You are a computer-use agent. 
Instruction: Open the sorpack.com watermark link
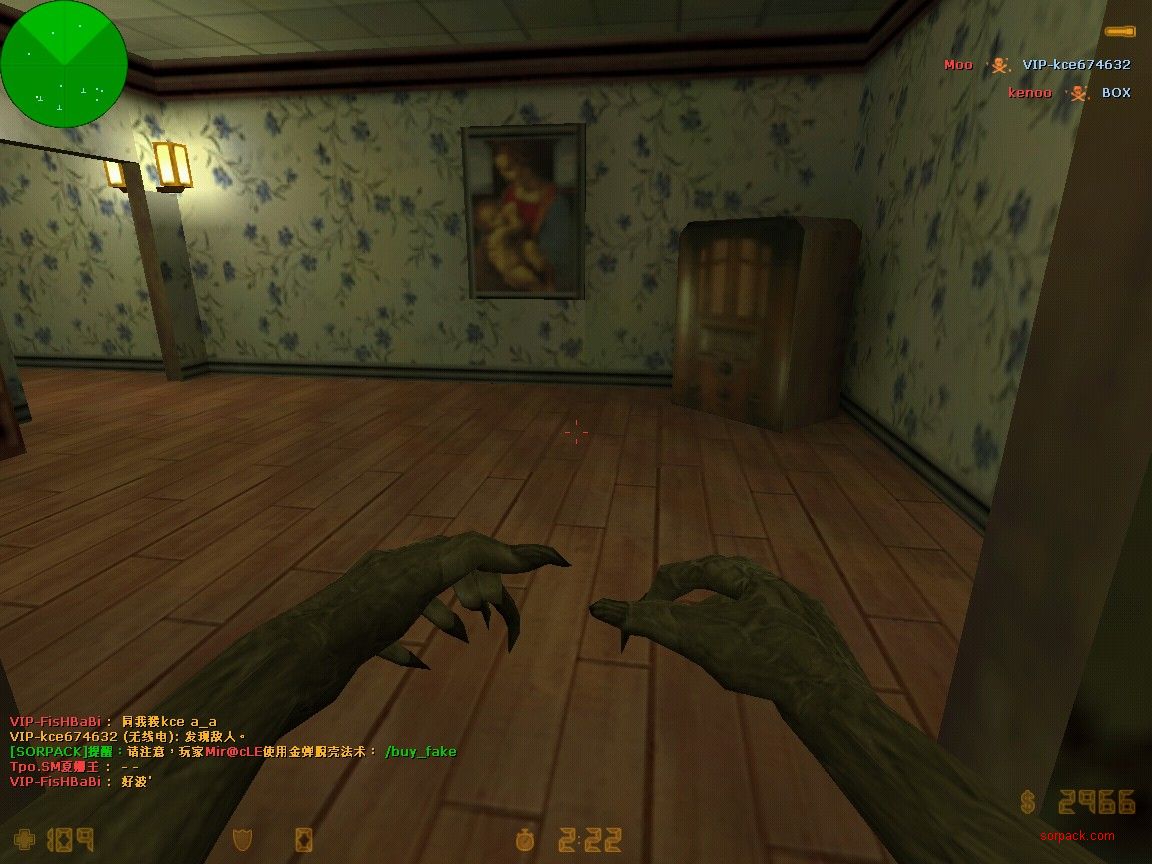click(x=1076, y=836)
